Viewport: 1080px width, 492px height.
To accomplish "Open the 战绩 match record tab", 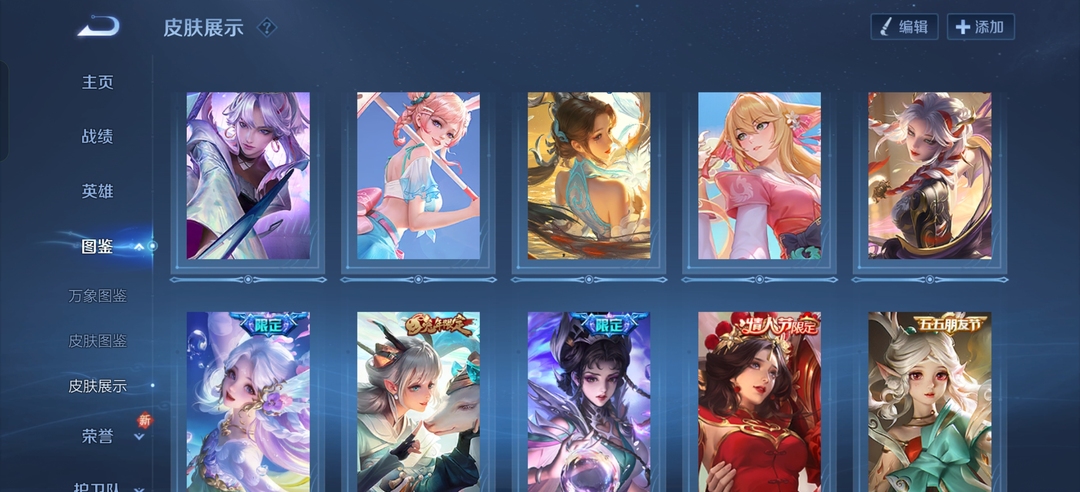I will [x=97, y=136].
